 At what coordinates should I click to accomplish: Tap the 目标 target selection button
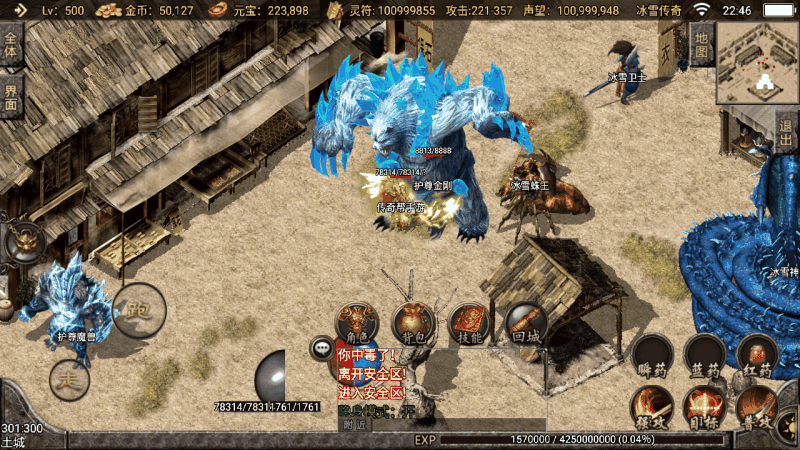704,408
